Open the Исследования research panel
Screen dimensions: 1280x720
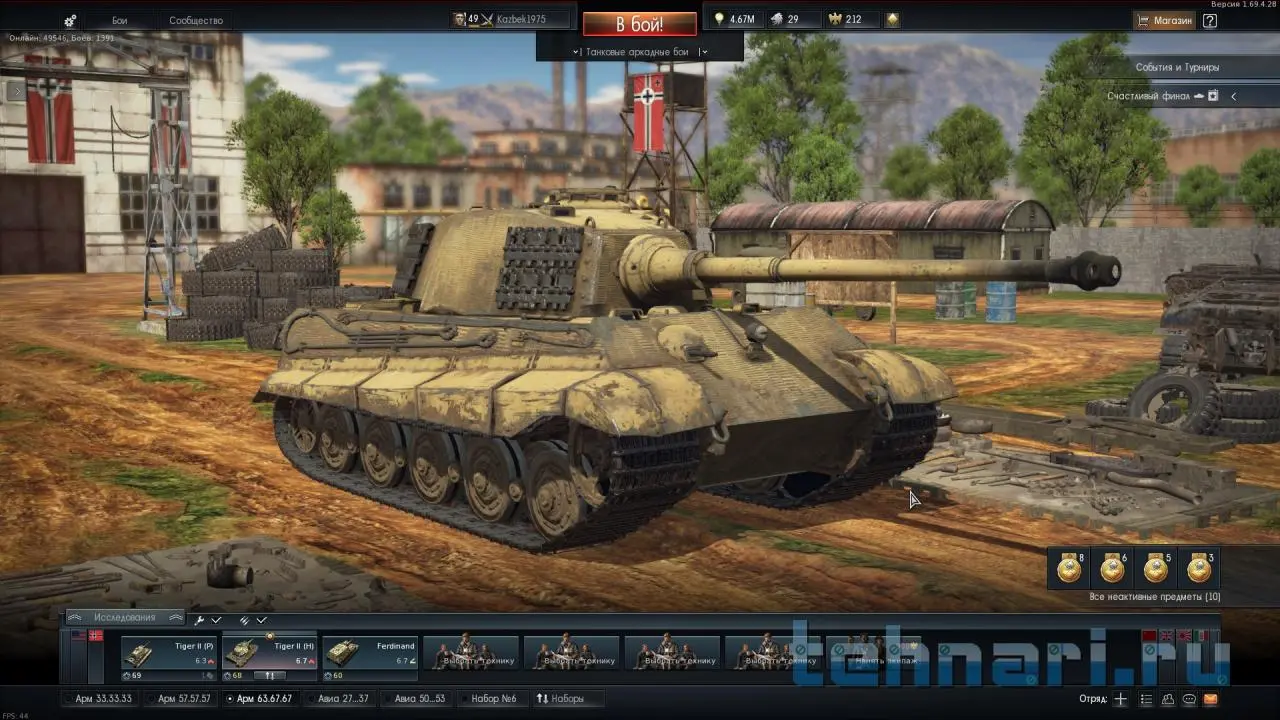pyautogui.click(x=125, y=618)
